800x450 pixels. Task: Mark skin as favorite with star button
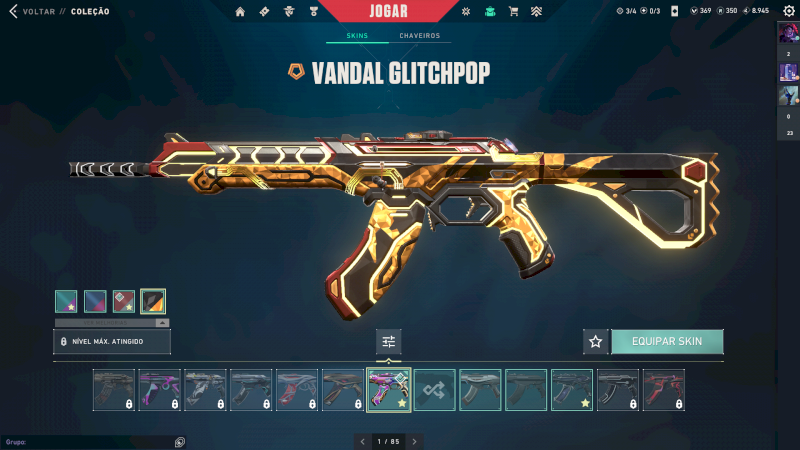tap(596, 341)
